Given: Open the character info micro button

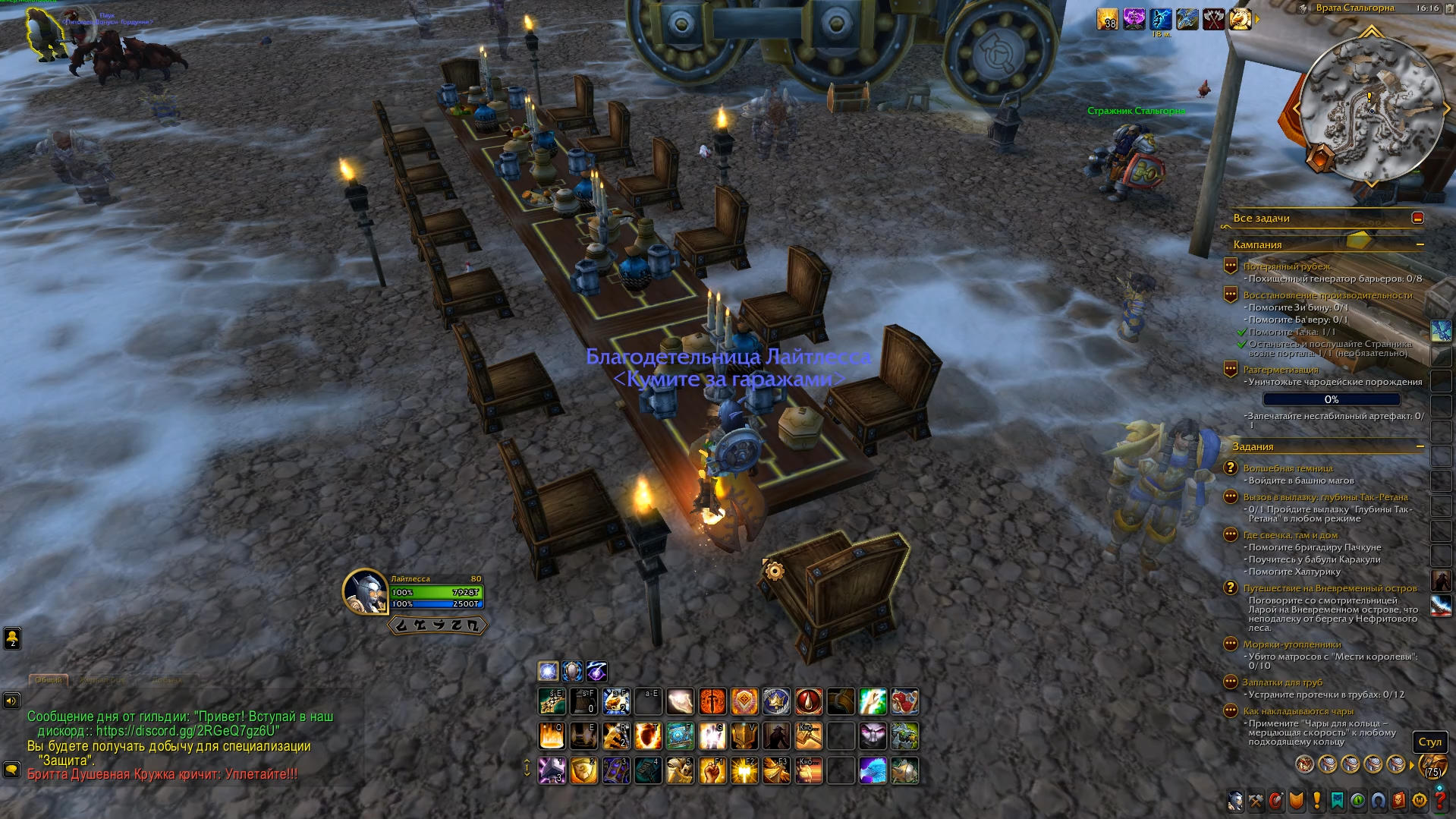Looking at the screenshot, I should [1236, 801].
